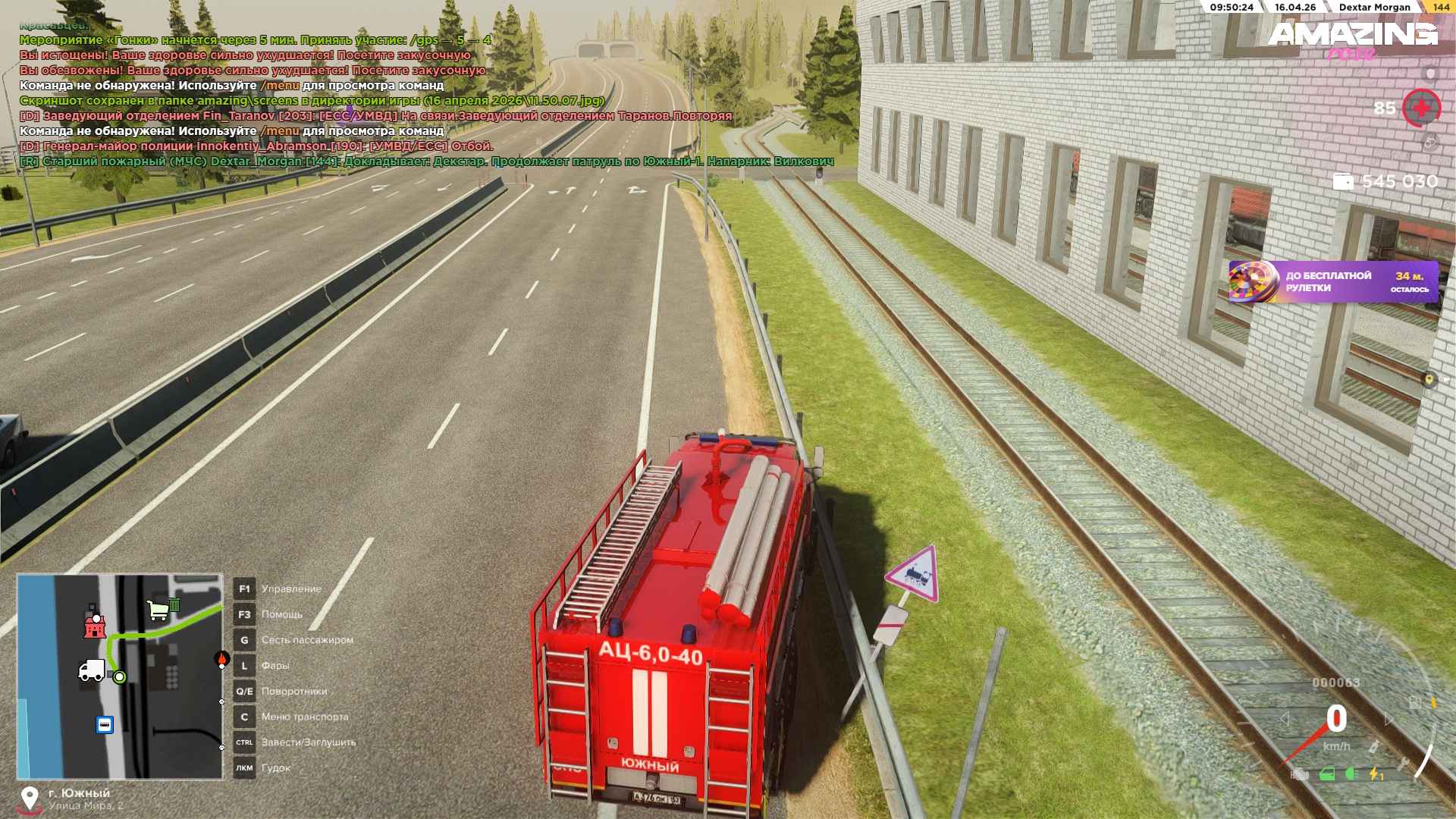Click the AMAZING logo
This screenshot has width=1456, height=819.
click(x=1352, y=34)
